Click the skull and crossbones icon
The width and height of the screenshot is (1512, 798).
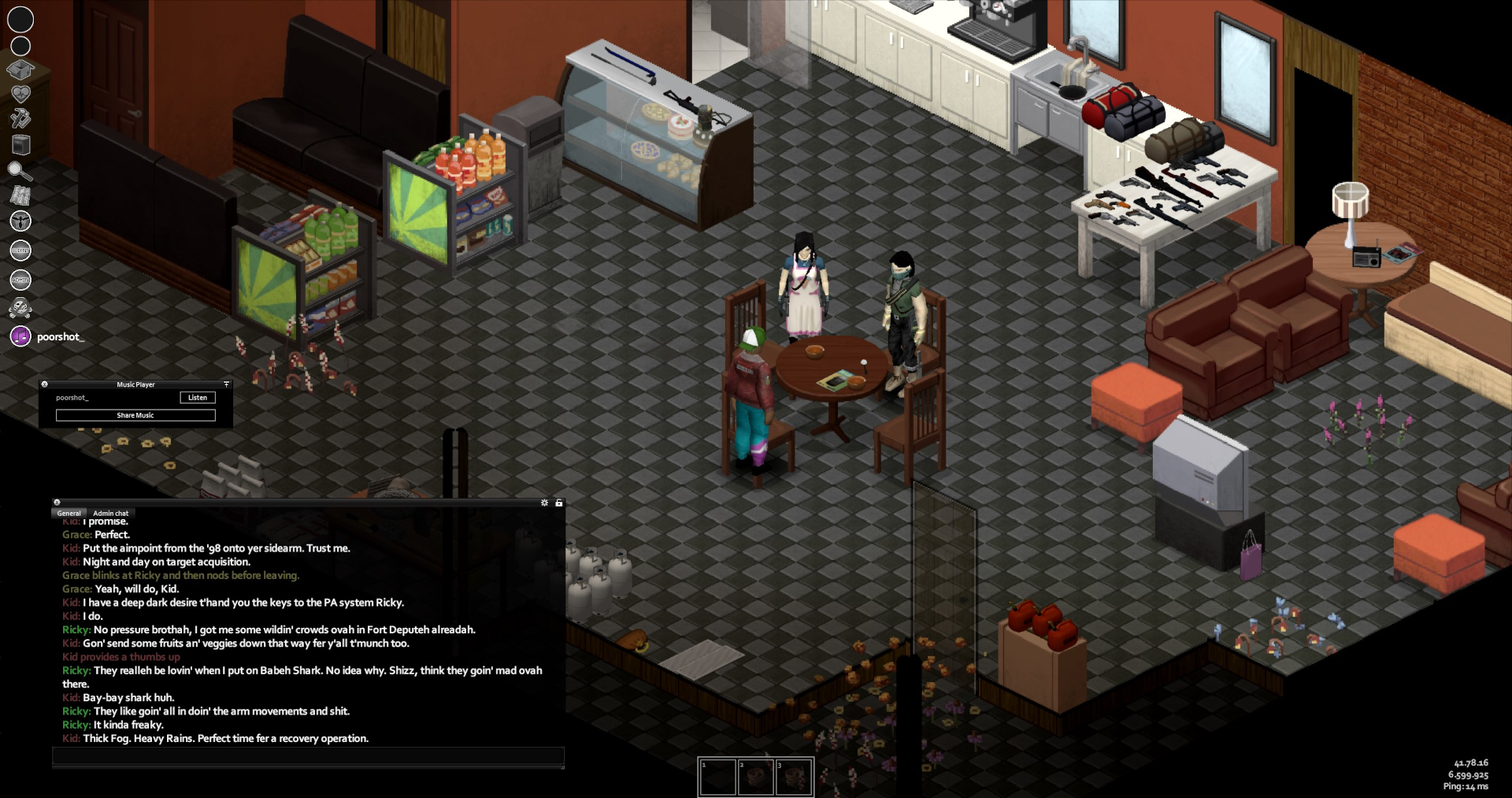pos(20,308)
